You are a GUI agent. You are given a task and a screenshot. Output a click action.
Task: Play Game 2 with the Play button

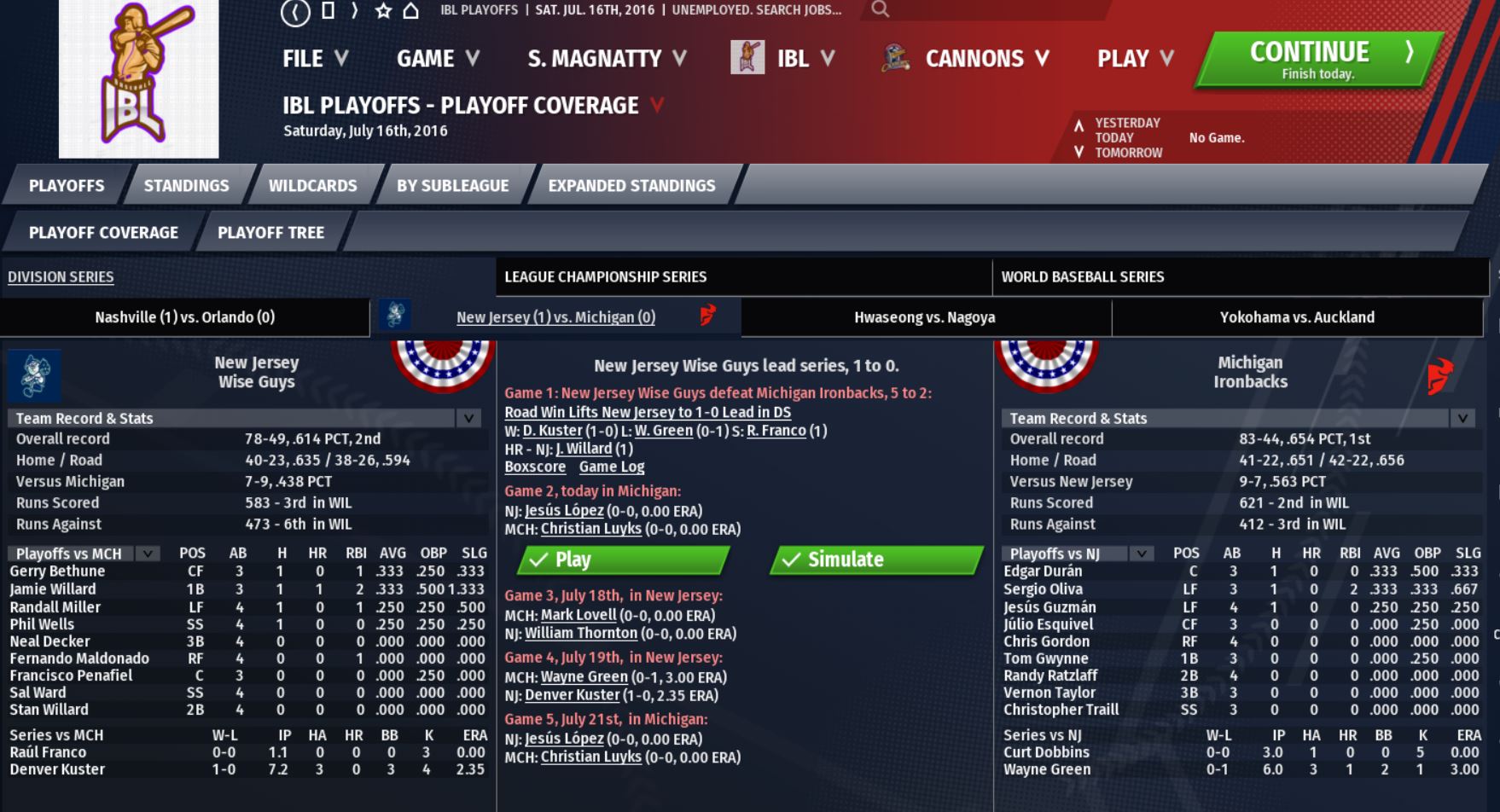(x=624, y=560)
